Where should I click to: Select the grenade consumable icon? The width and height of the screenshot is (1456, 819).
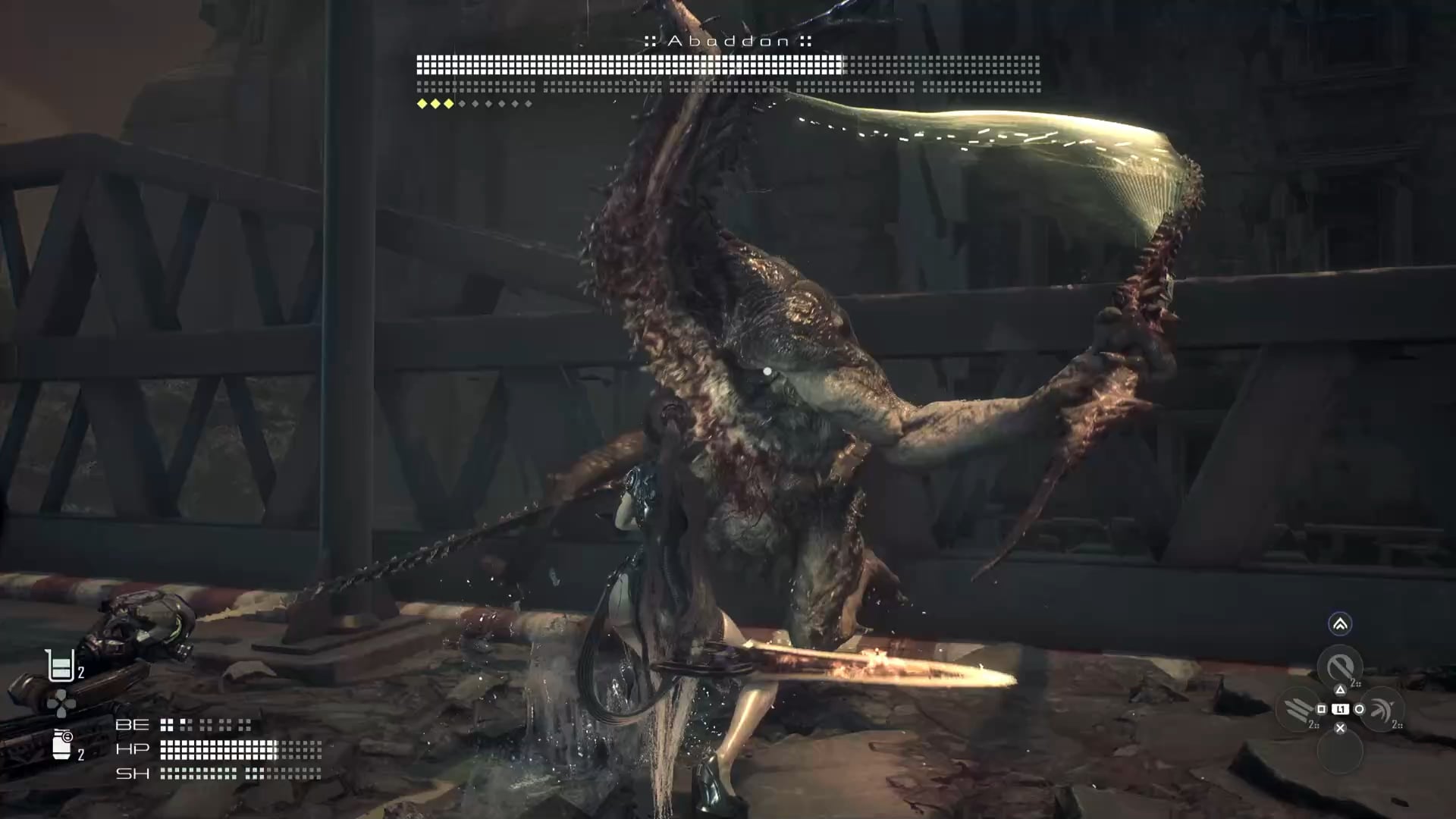(x=61, y=745)
